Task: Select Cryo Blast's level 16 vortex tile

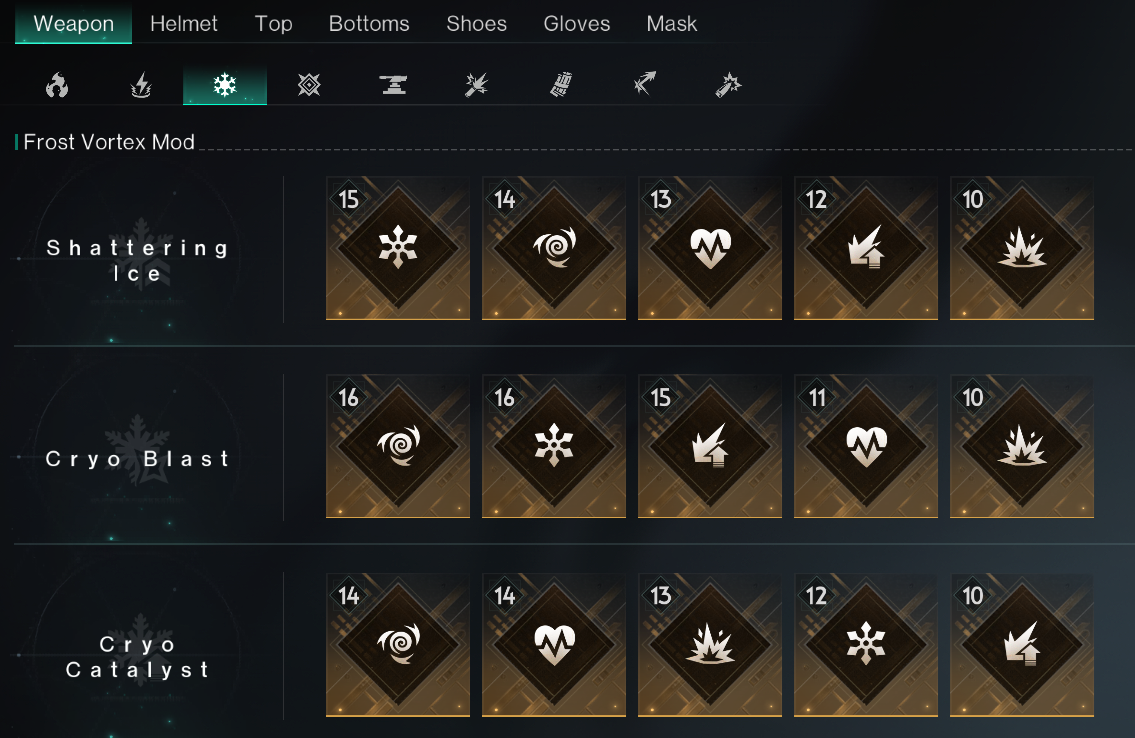Action: pos(398,446)
